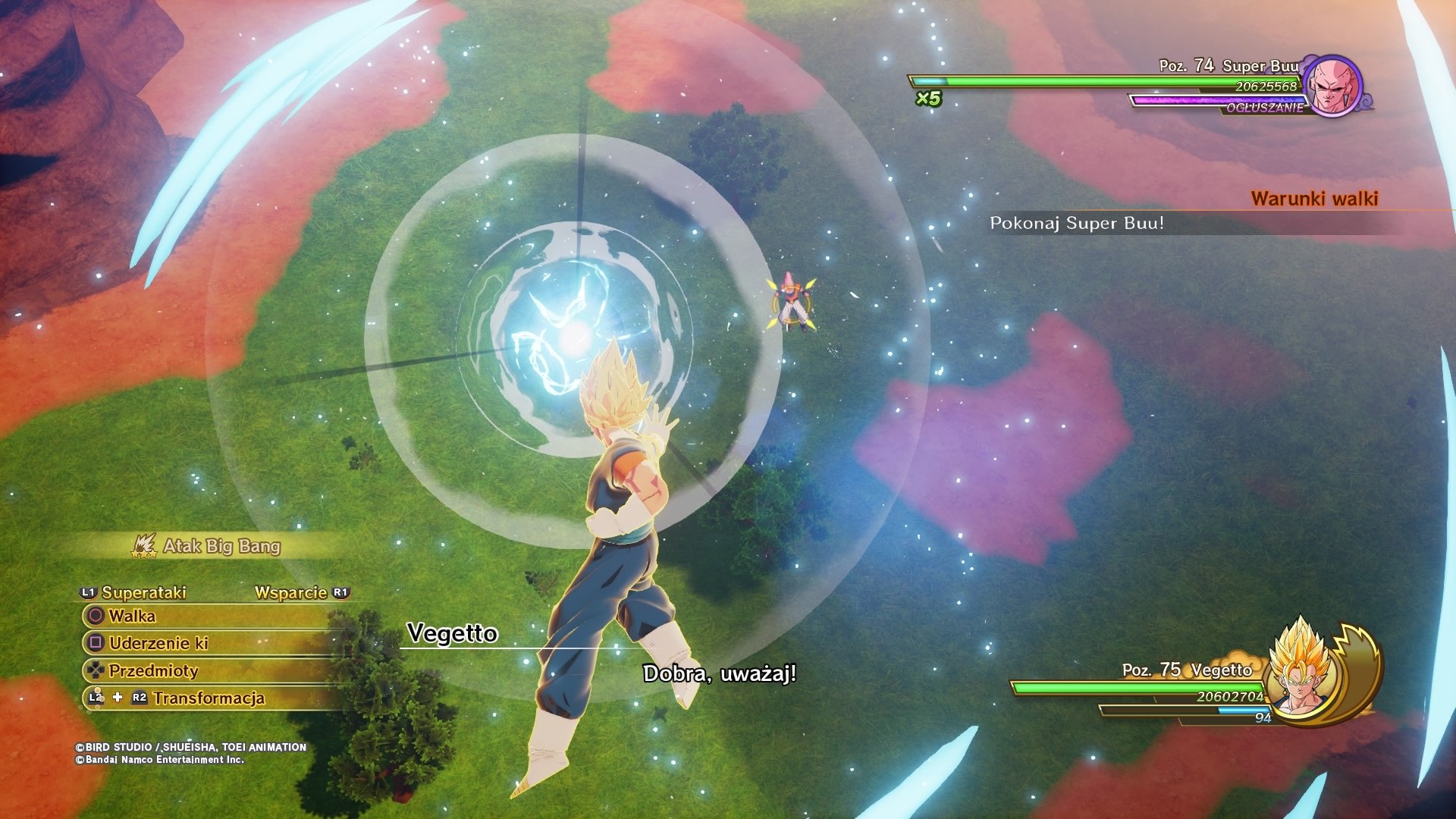Viewport: 1456px width, 819px height.
Task: Switch to the Superataki palette
Action: (143, 592)
